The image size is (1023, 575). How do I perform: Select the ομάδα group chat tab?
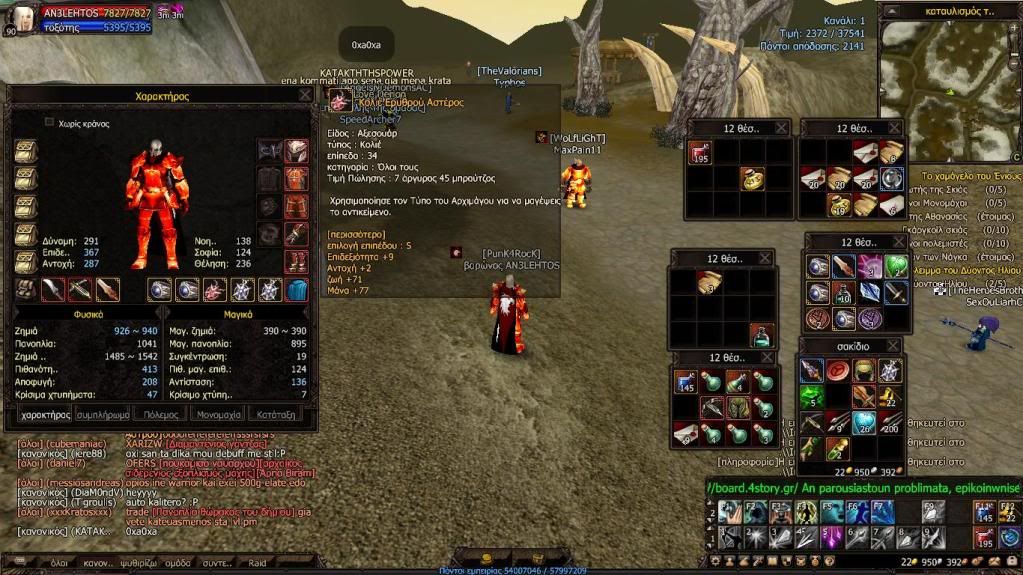(x=178, y=563)
